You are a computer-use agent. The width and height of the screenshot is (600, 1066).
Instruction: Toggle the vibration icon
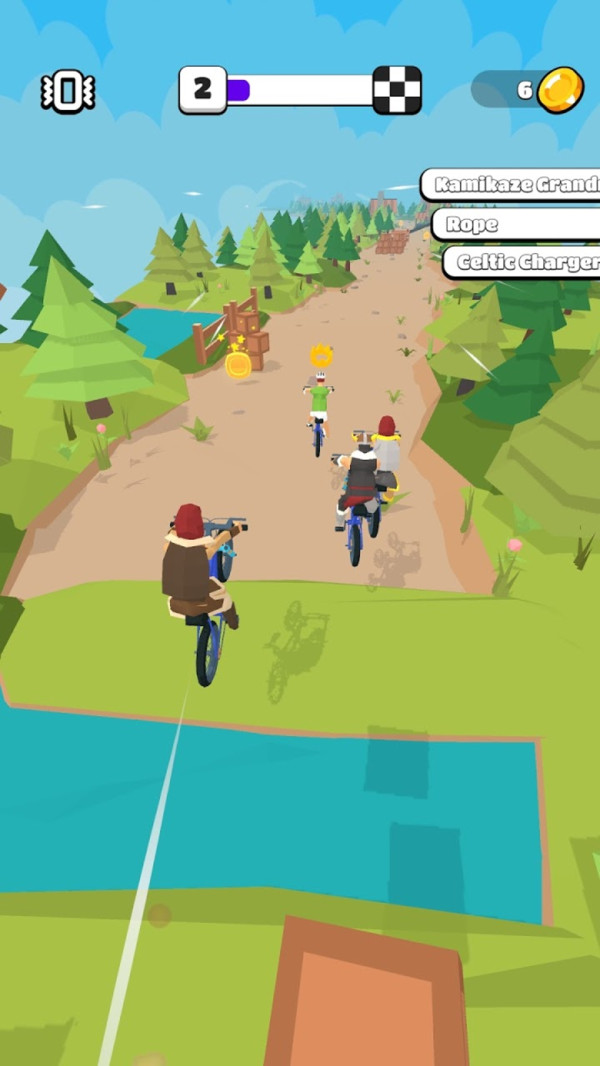coord(67,92)
